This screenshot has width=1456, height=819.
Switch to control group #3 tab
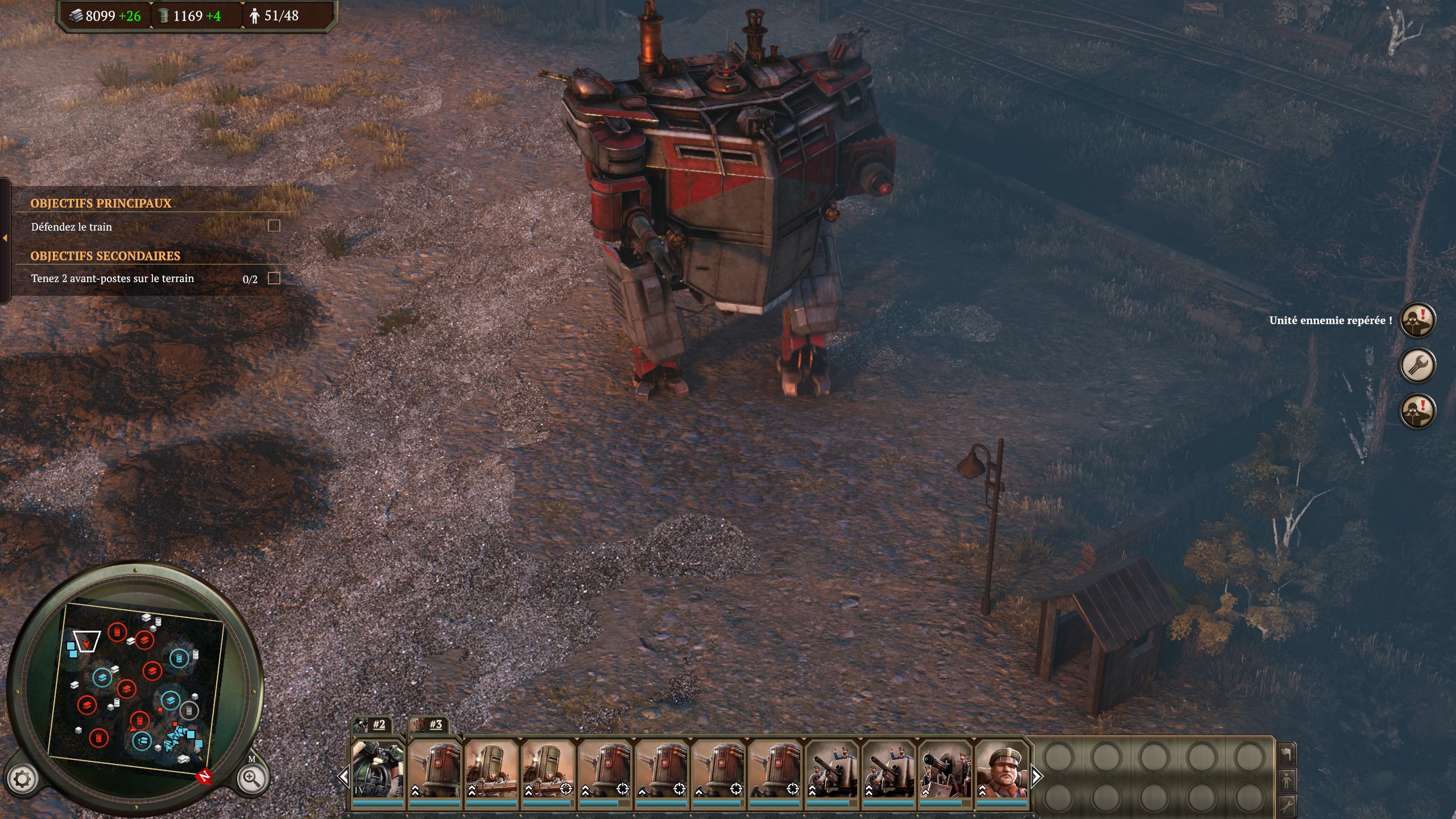pos(429,725)
